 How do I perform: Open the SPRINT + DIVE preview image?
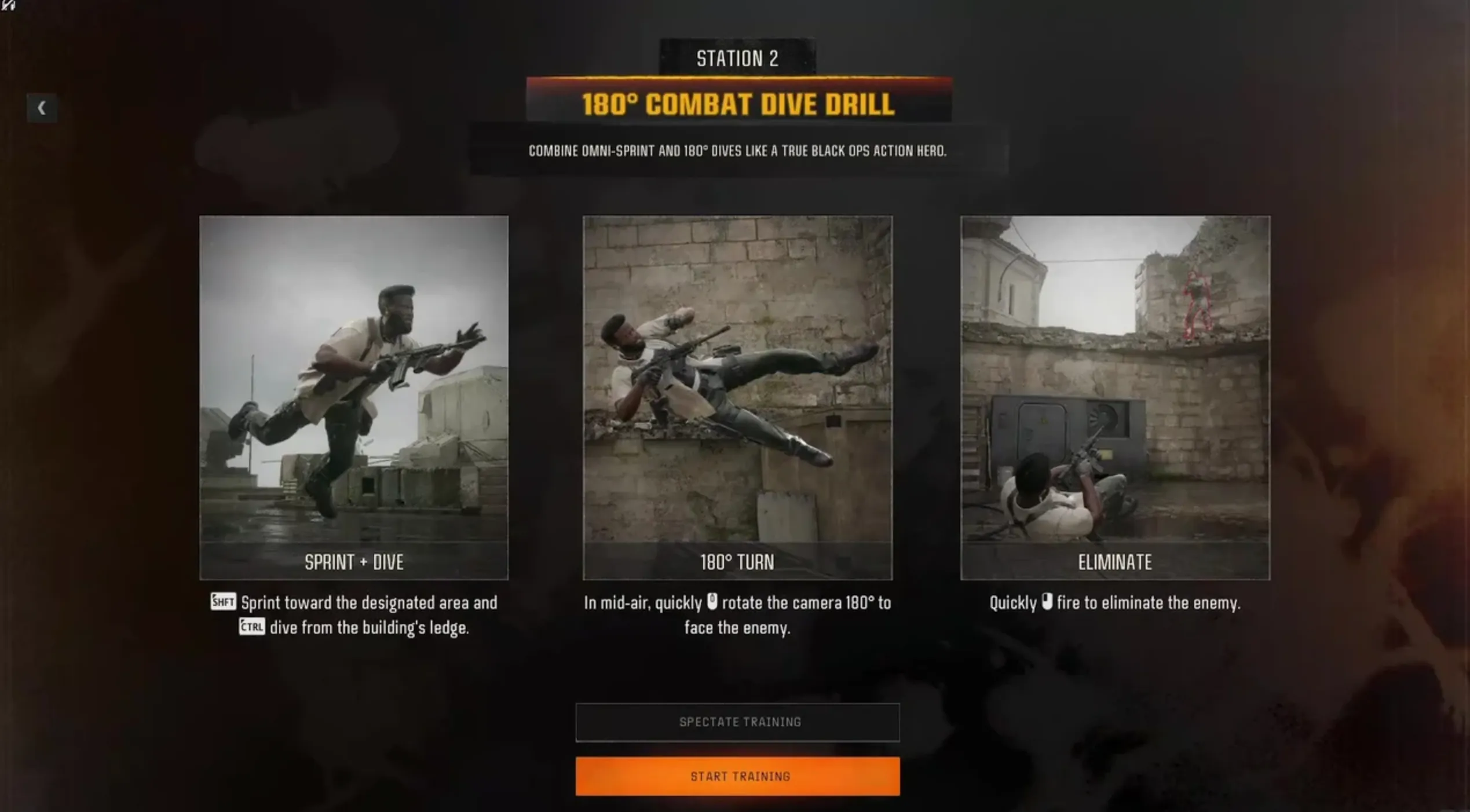[x=354, y=382]
